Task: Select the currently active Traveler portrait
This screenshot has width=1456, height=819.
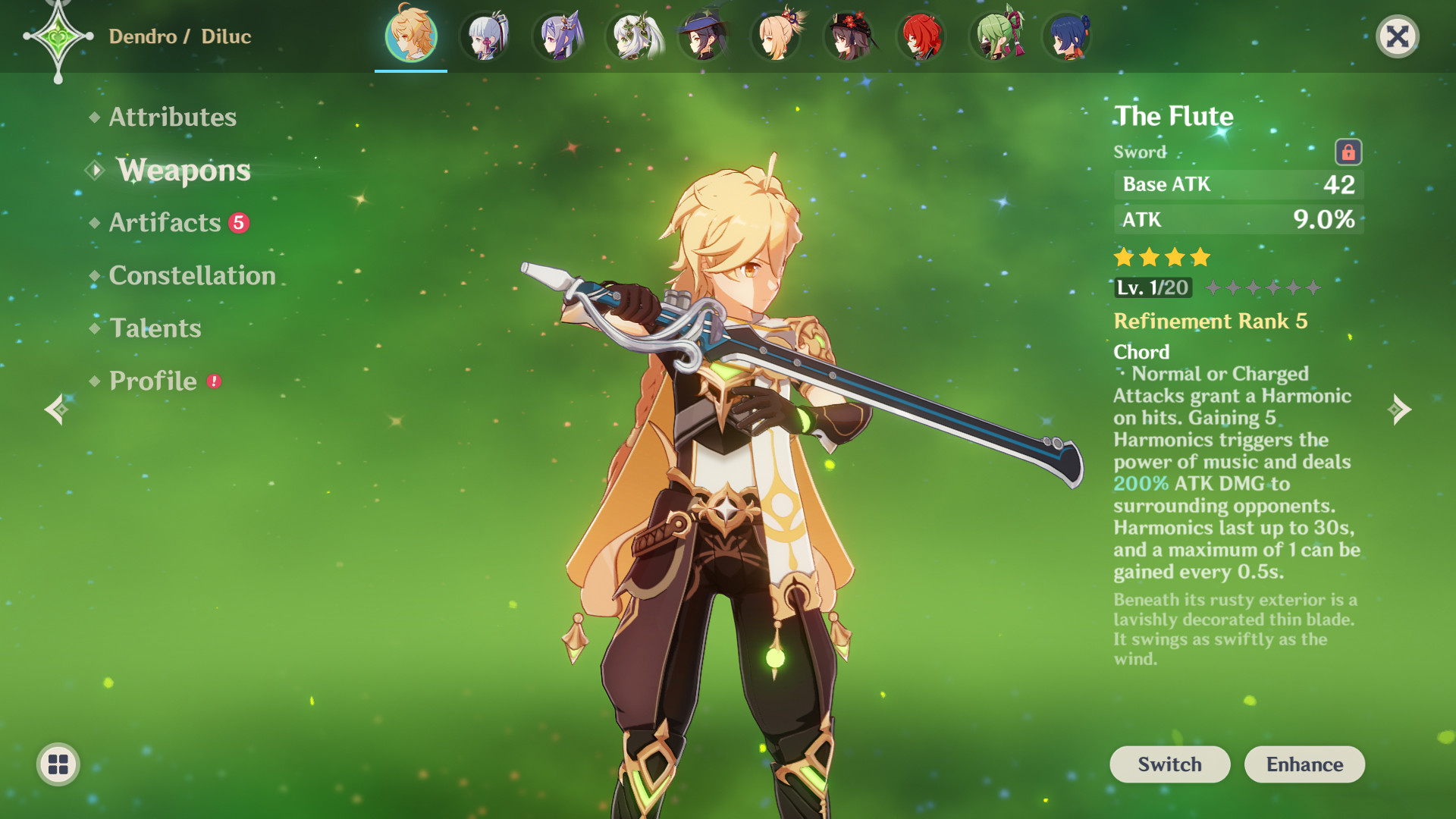Action: [x=409, y=36]
